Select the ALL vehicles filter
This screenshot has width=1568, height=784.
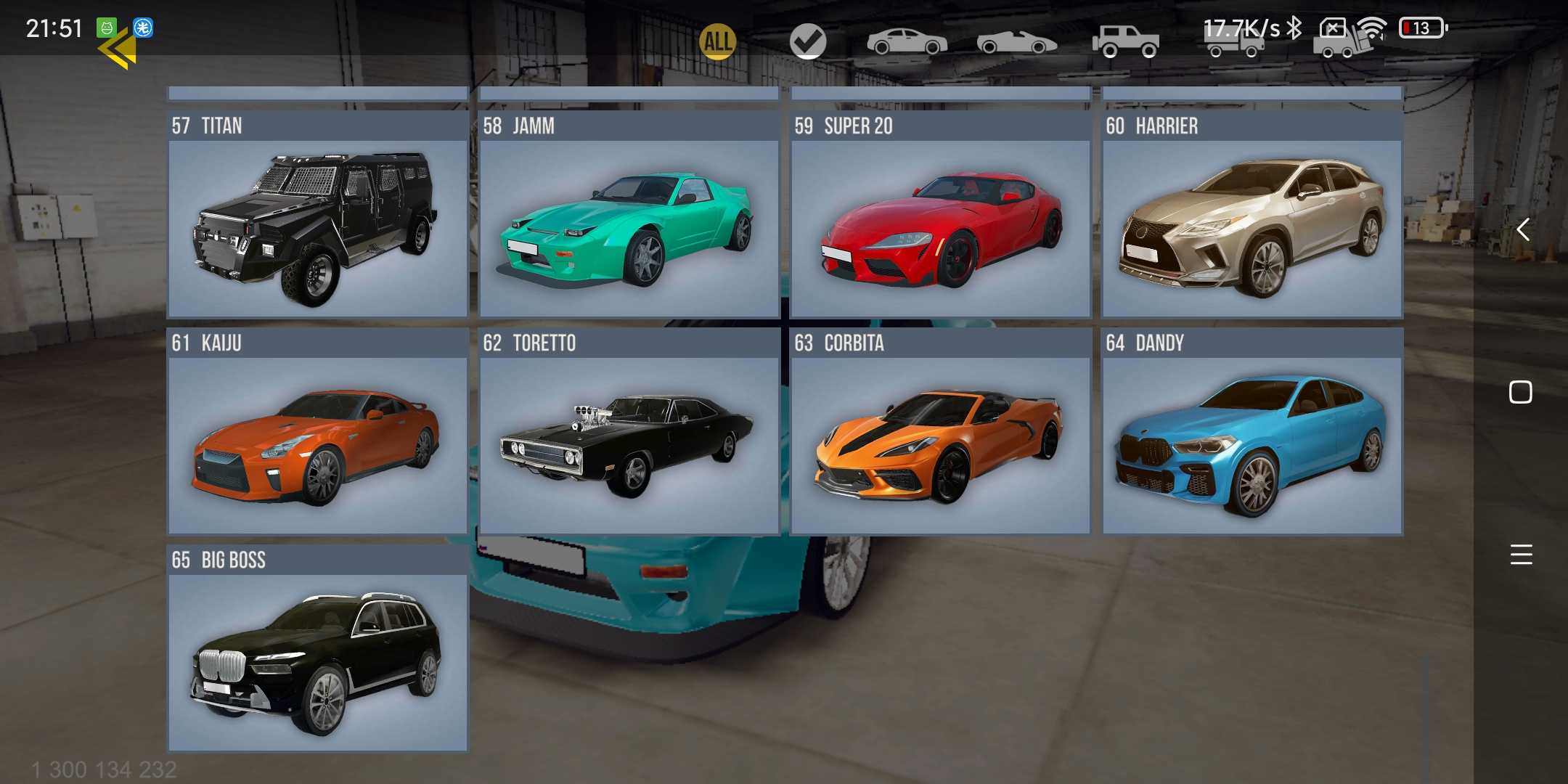717,41
